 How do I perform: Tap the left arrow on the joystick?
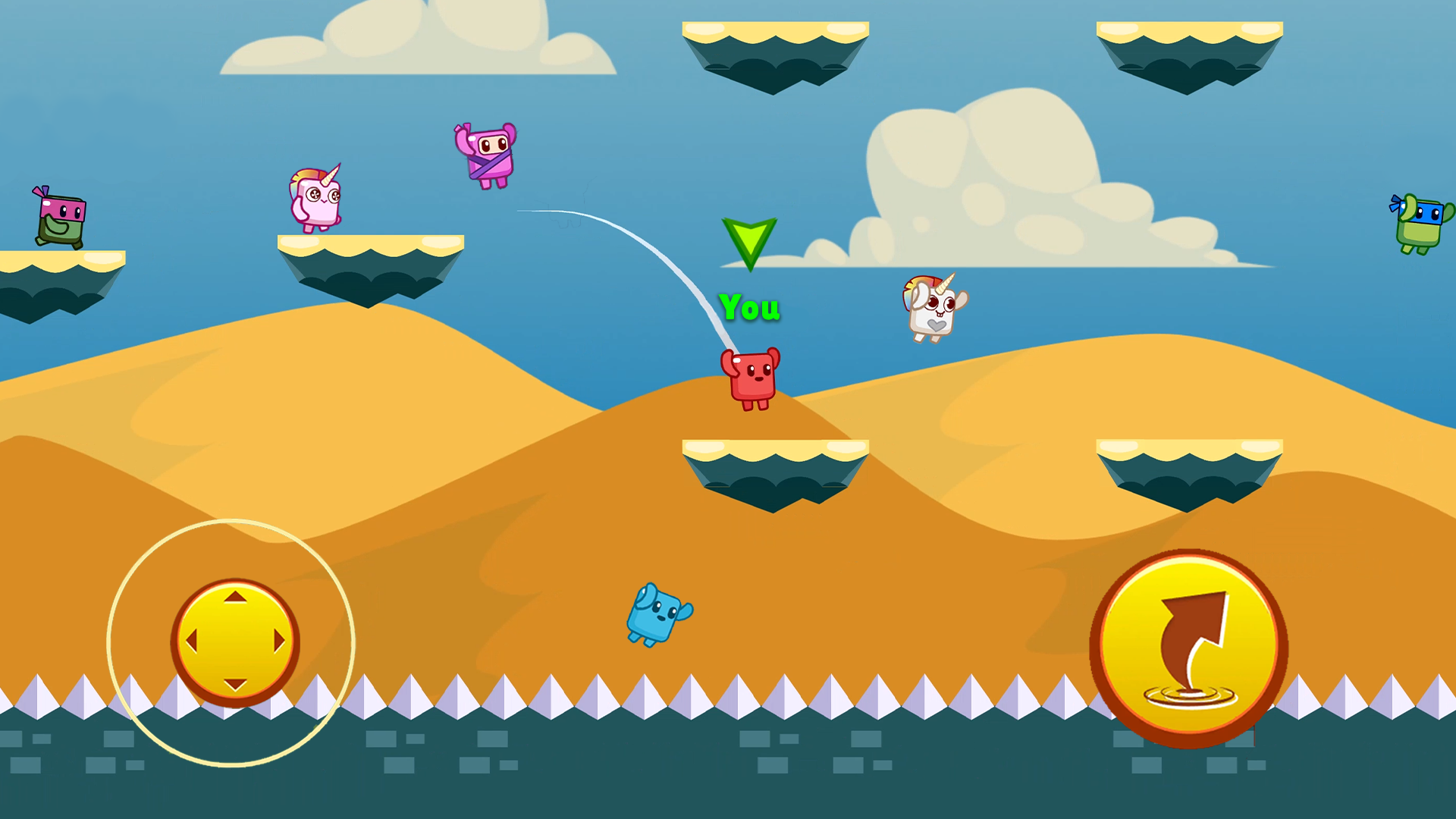(193, 641)
